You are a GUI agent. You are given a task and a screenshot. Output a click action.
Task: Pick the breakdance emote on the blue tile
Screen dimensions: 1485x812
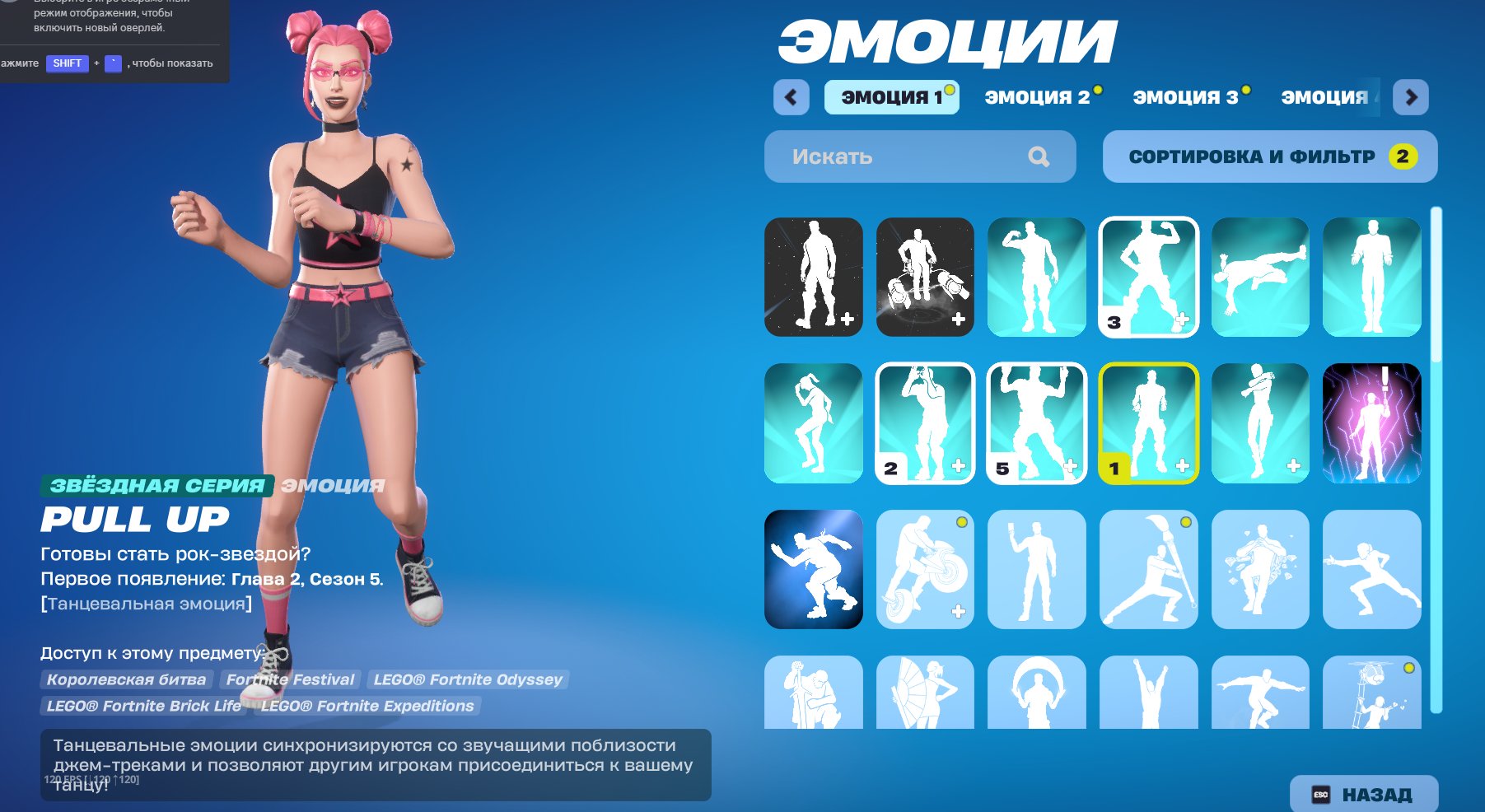coord(815,568)
